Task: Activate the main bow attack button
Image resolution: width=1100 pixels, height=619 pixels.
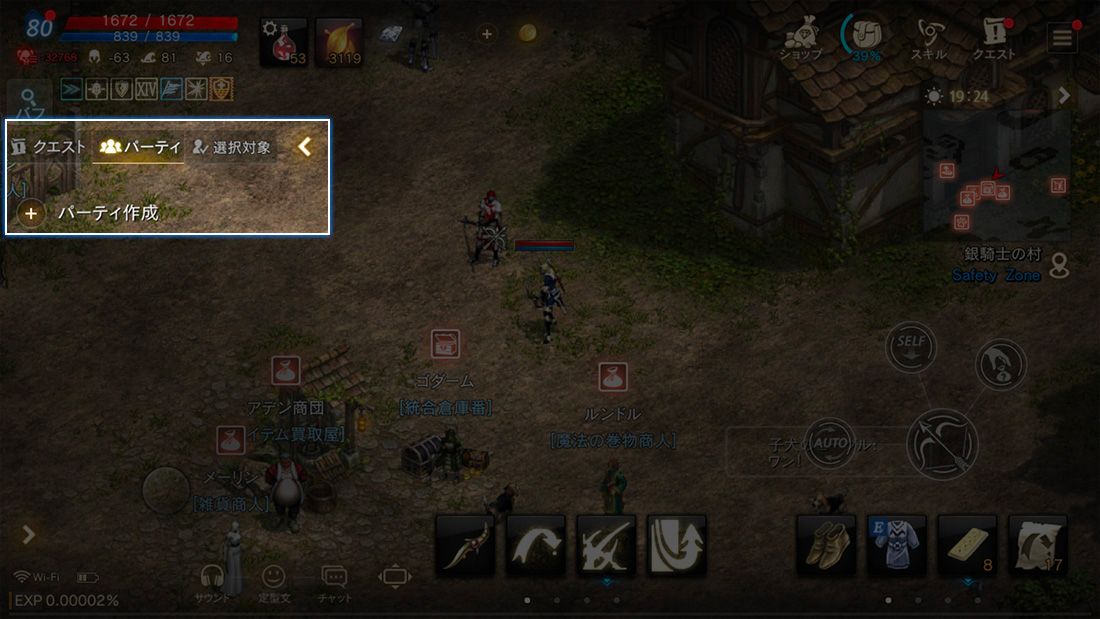Action: tap(942, 443)
